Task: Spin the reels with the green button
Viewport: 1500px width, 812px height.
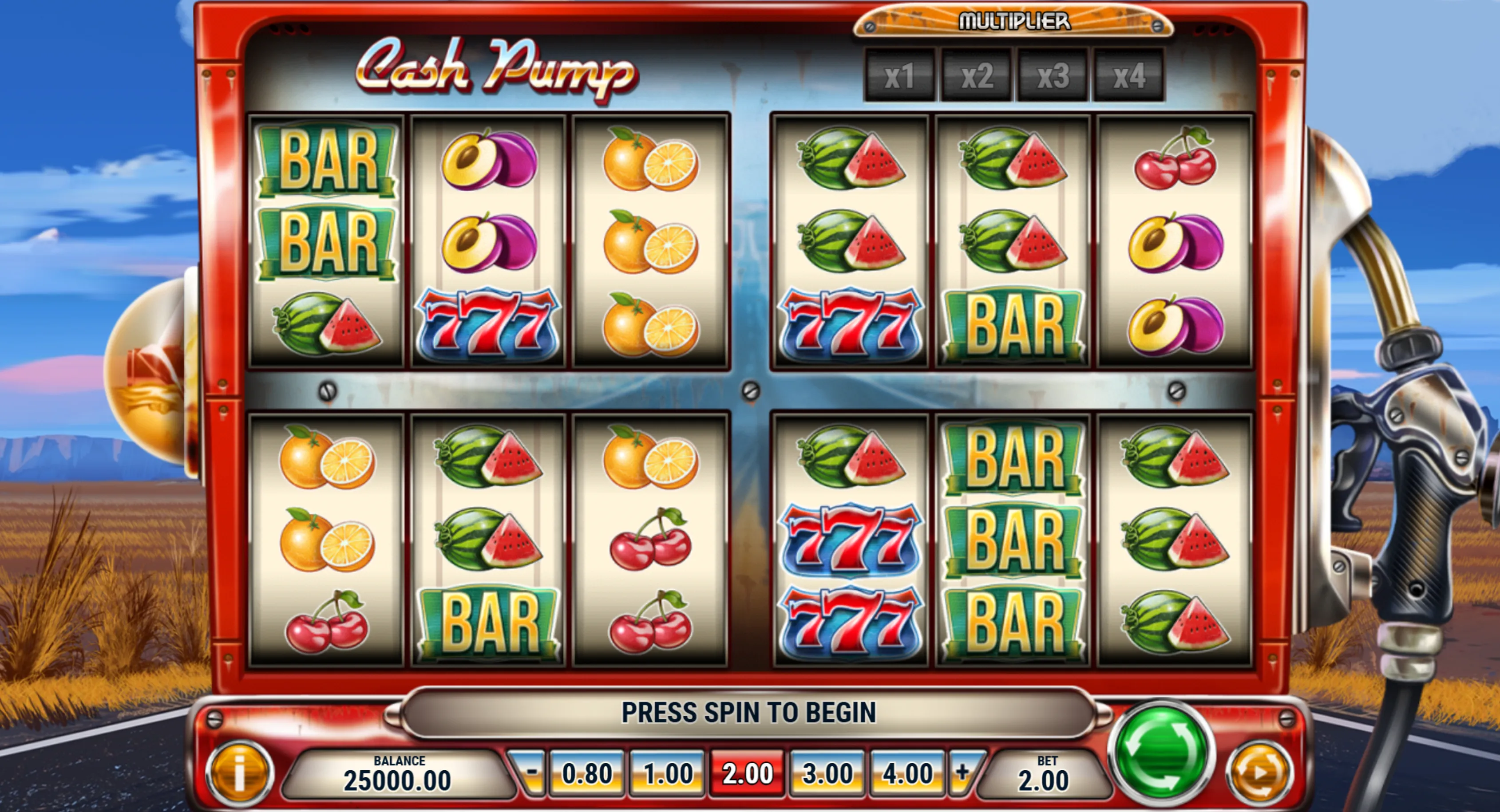Action: click(1161, 752)
